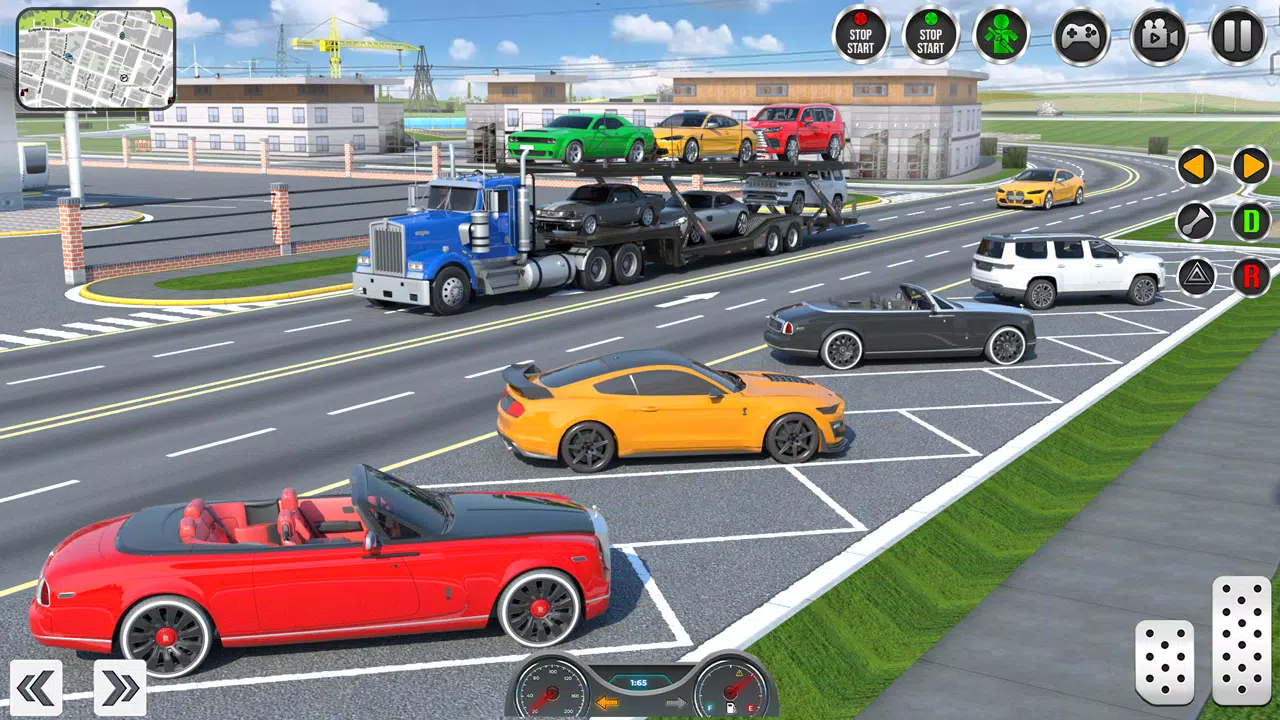Click the orange arrow indicator on the dashboard
The height and width of the screenshot is (720, 1280).
[x=609, y=704]
